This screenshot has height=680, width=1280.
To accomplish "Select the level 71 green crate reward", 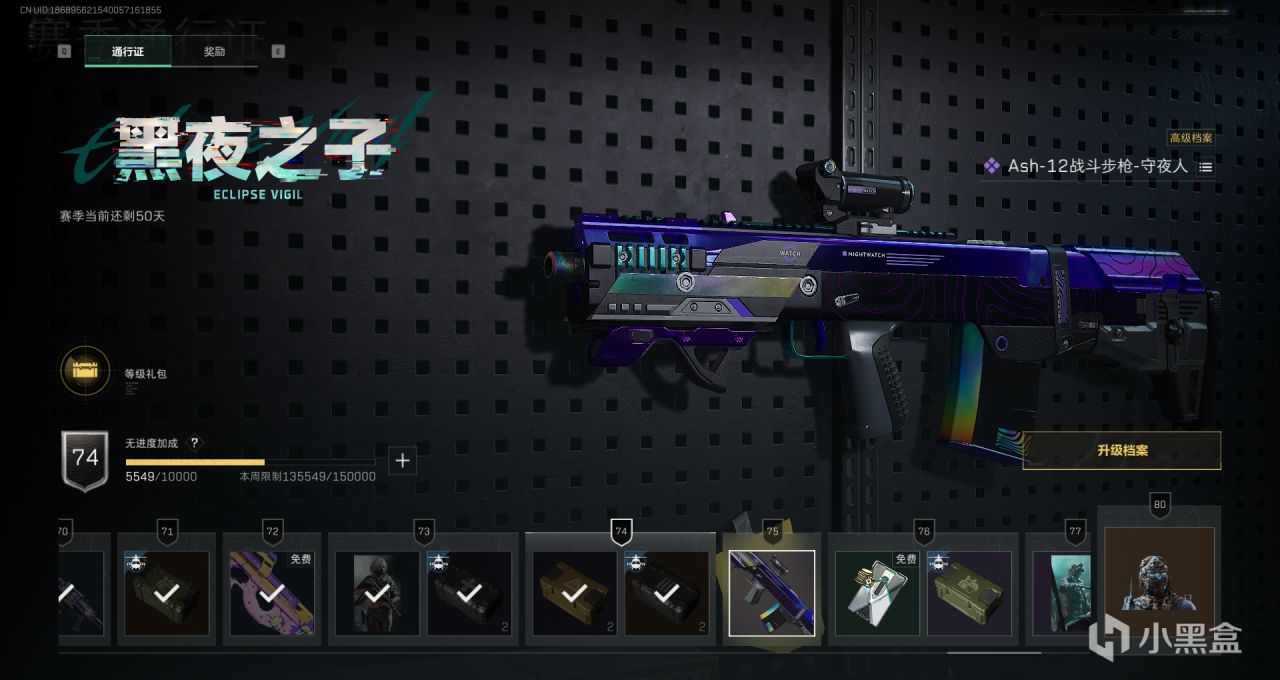I will [166, 593].
